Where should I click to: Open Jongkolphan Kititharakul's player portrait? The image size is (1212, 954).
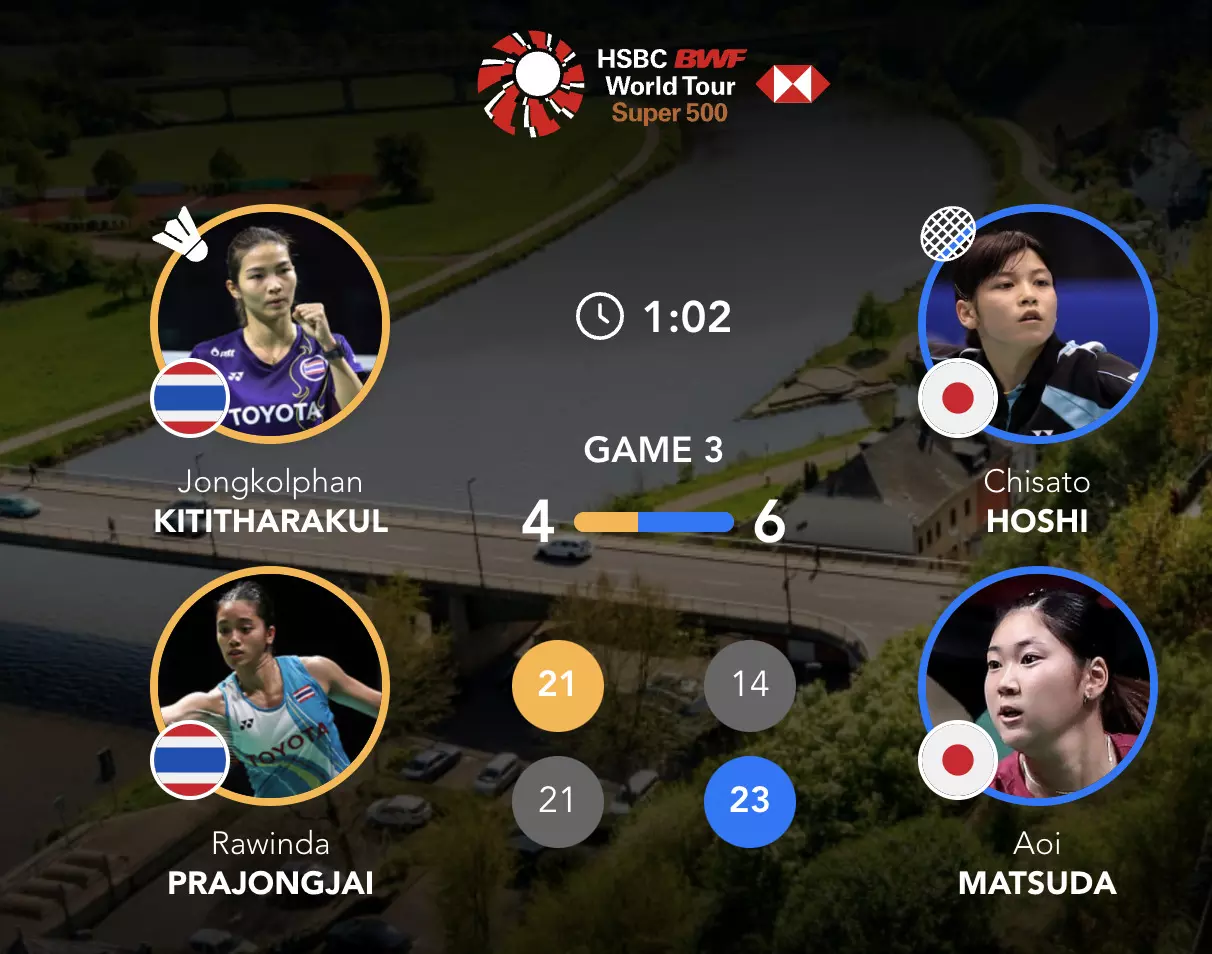tap(269, 325)
